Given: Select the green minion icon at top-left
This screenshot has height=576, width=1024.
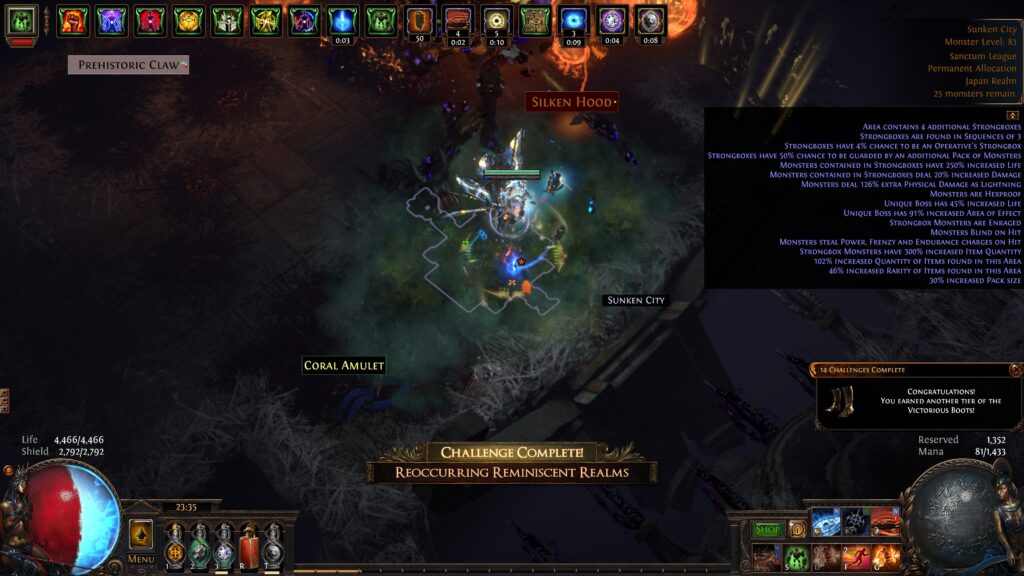Looking at the screenshot, I should [x=22, y=20].
